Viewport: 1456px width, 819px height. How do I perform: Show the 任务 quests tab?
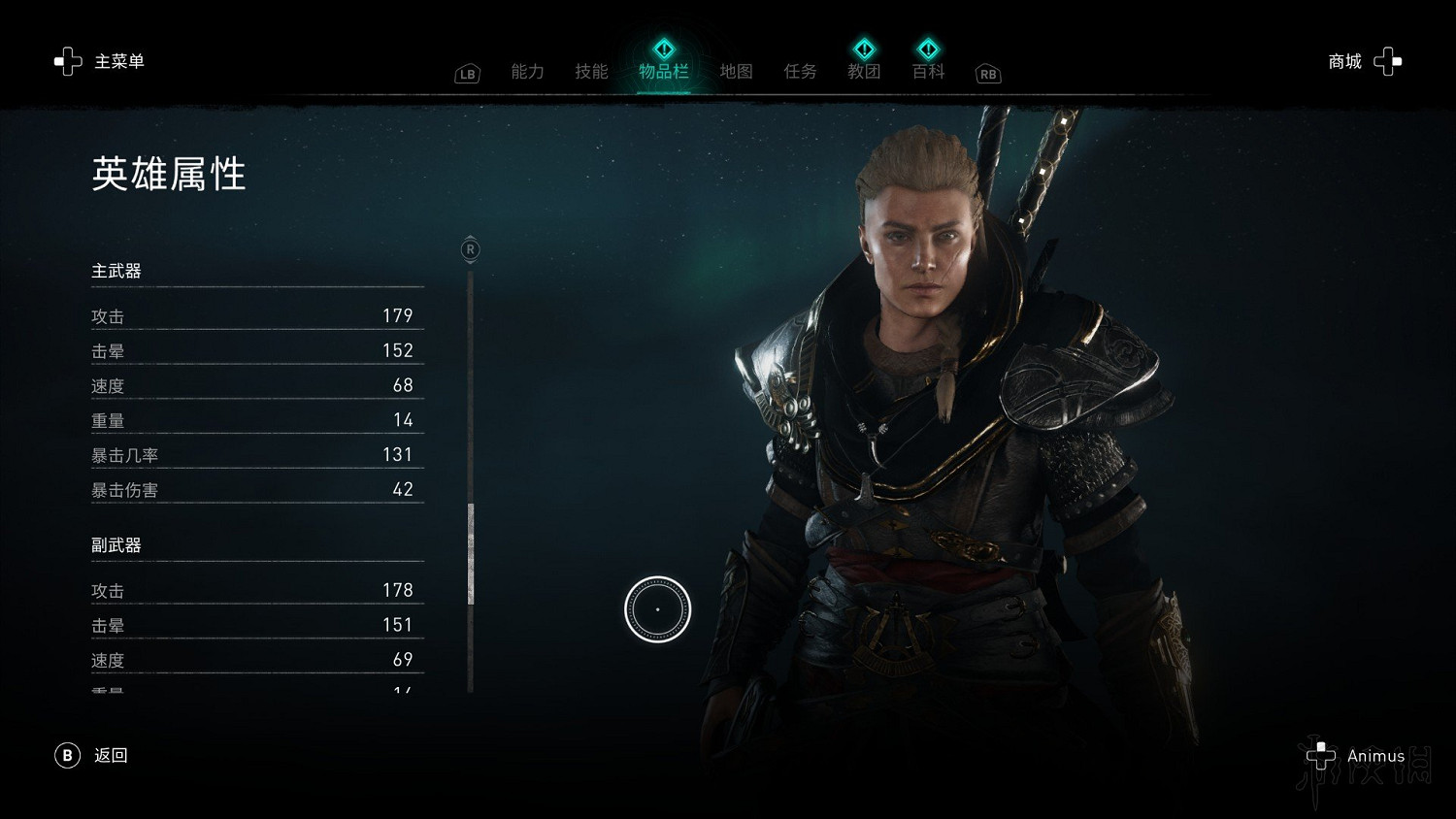click(x=800, y=72)
